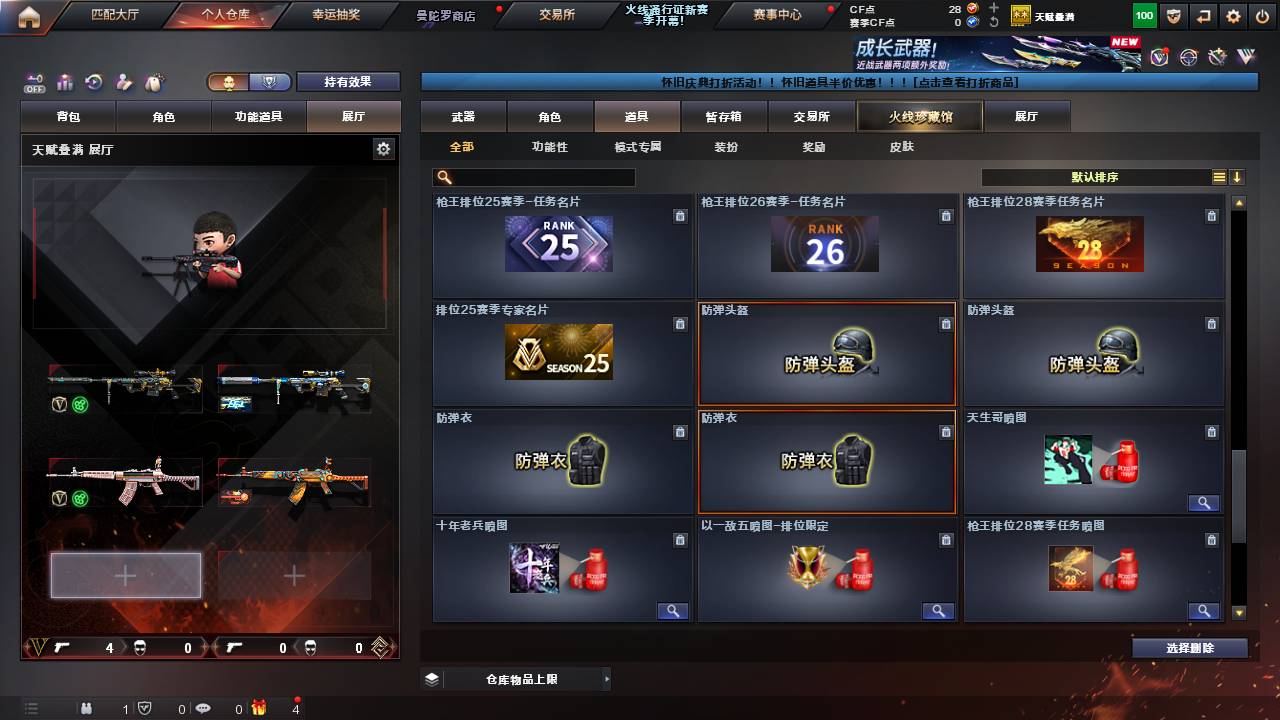
Task: Click the return arrow icon top right
Action: pyautogui.click(x=1202, y=15)
